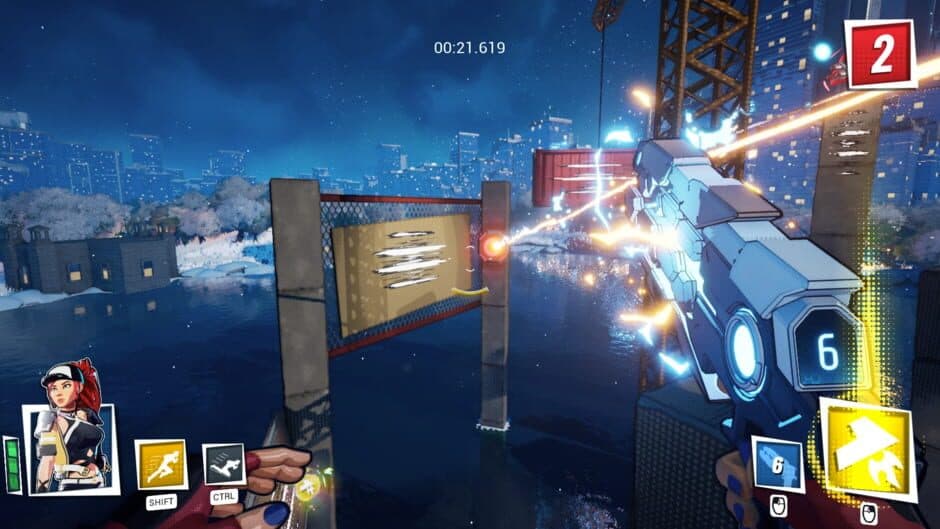940x529 pixels.
Task: Choose the blue pistol weapon slot
Action: coord(778,465)
